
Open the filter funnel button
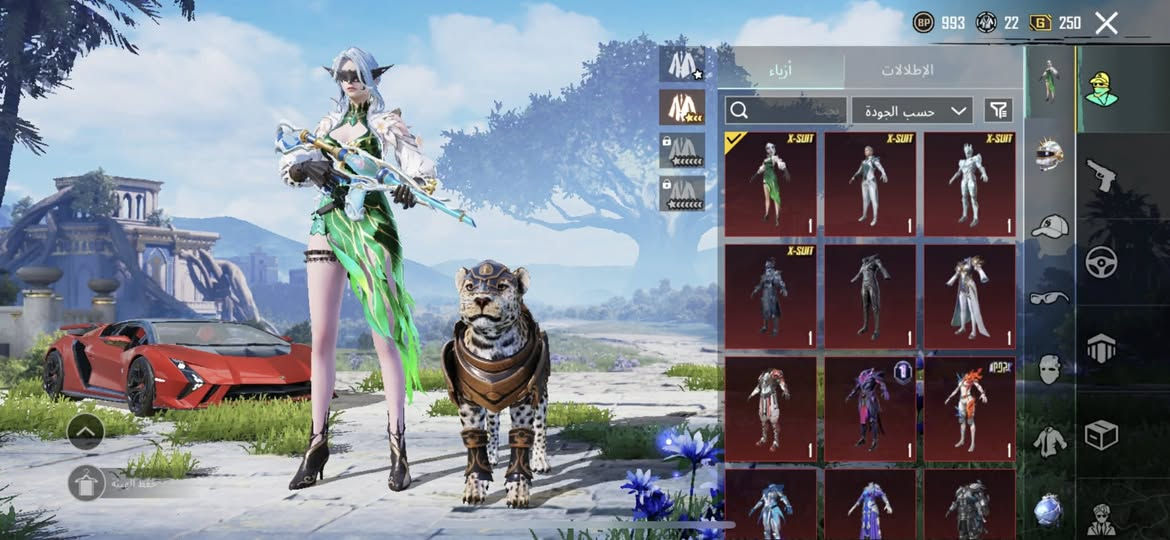998,111
